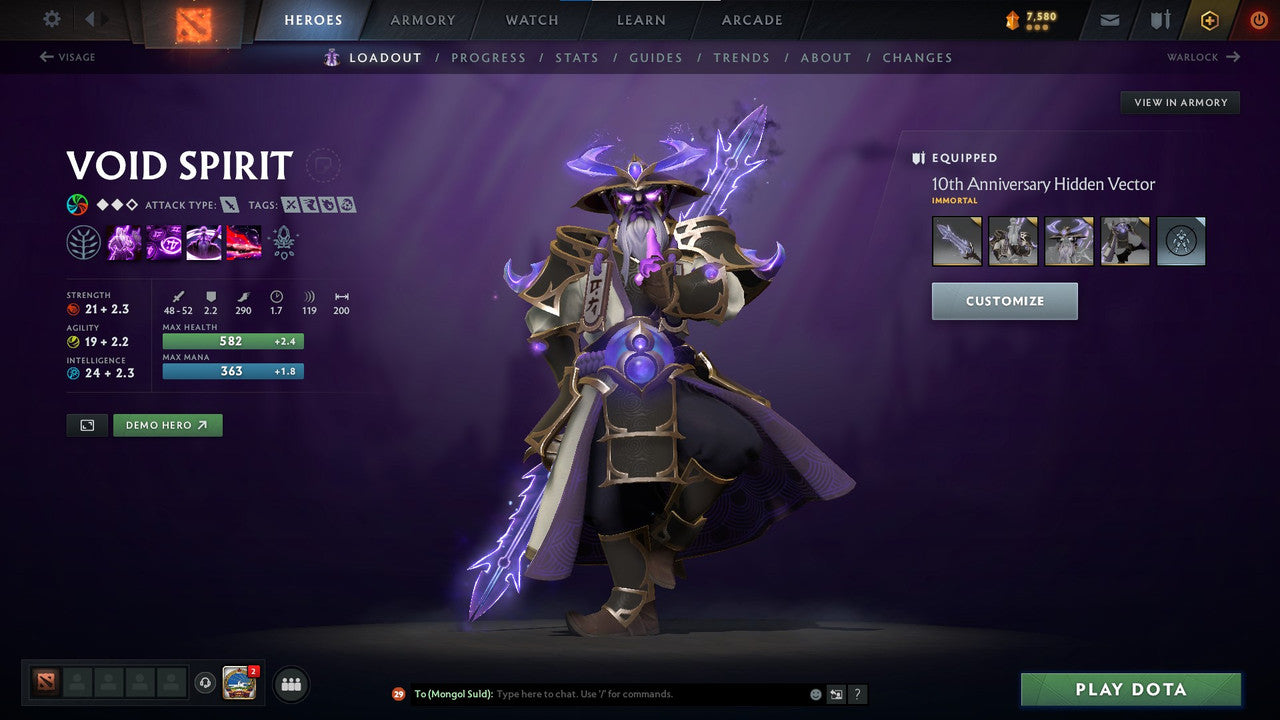The image size is (1280, 720).
Task: Navigate back to Visage hero
Action: click(x=68, y=57)
